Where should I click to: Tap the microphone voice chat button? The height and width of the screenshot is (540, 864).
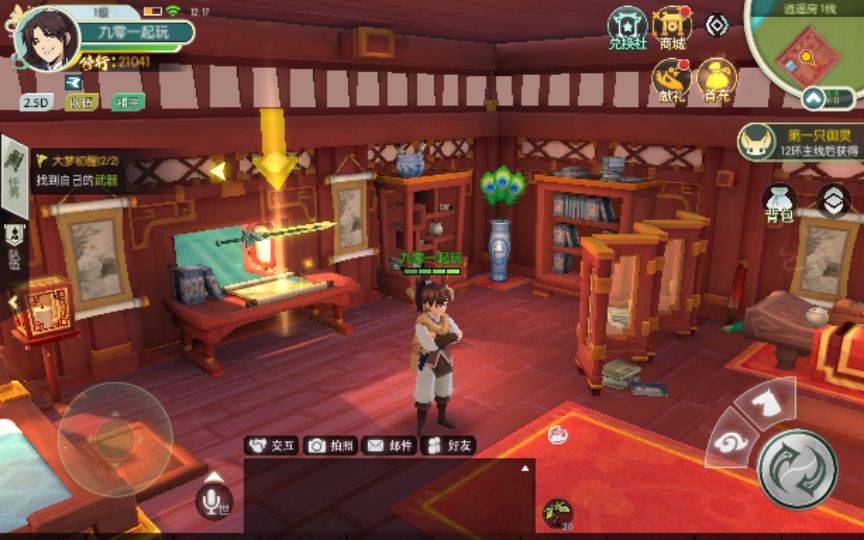pyautogui.click(x=214, y=500)
